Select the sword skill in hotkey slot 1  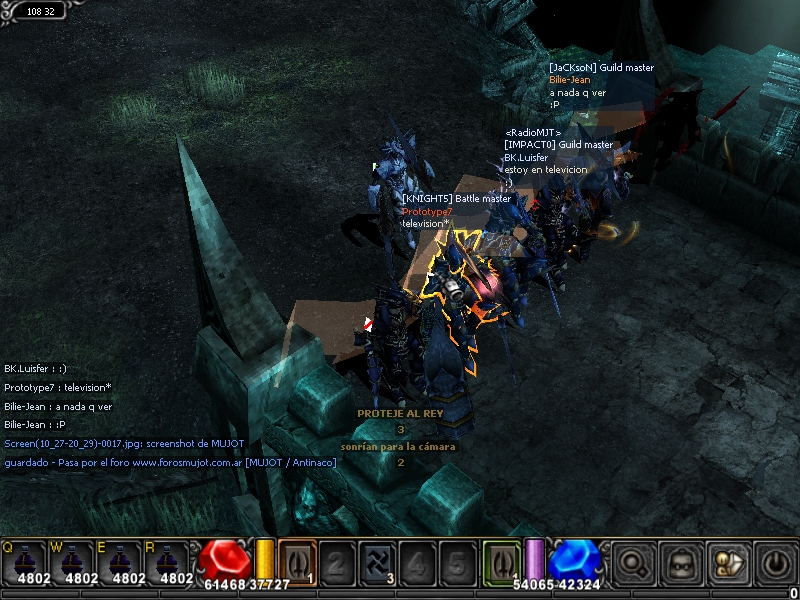pos(296,562)
